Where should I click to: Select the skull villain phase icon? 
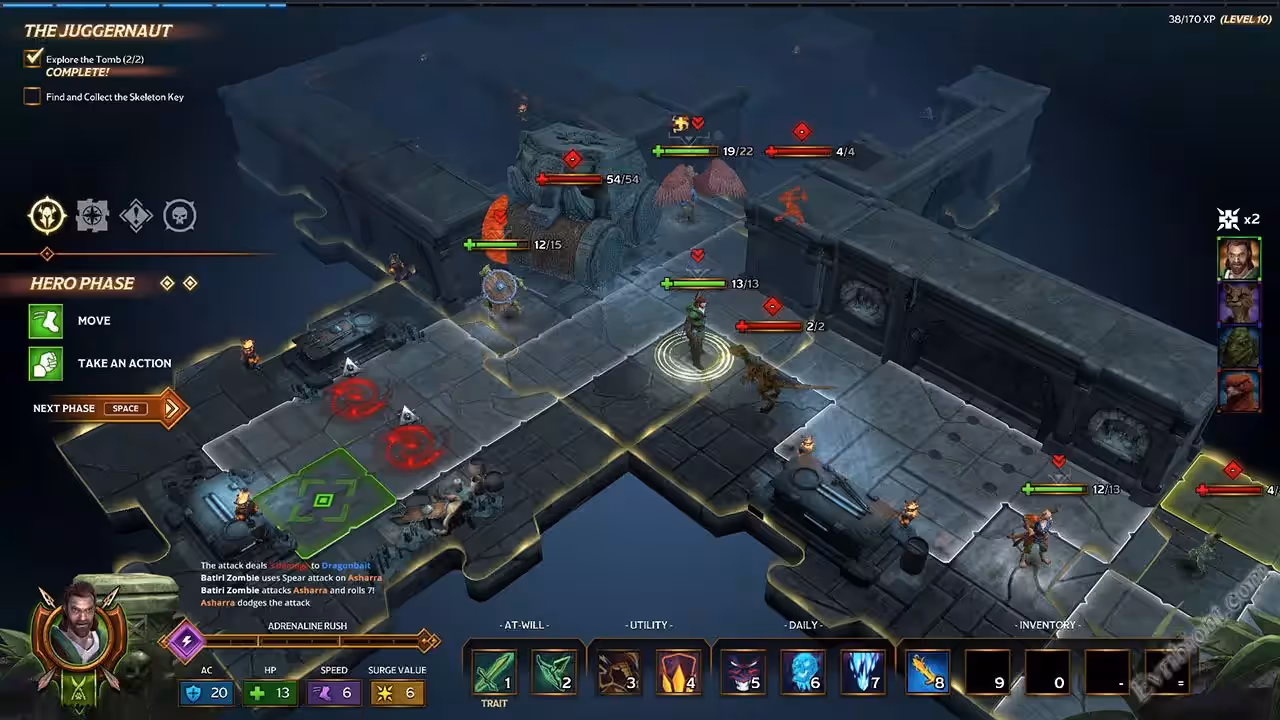pyautogui.click(x=180, y=215)
